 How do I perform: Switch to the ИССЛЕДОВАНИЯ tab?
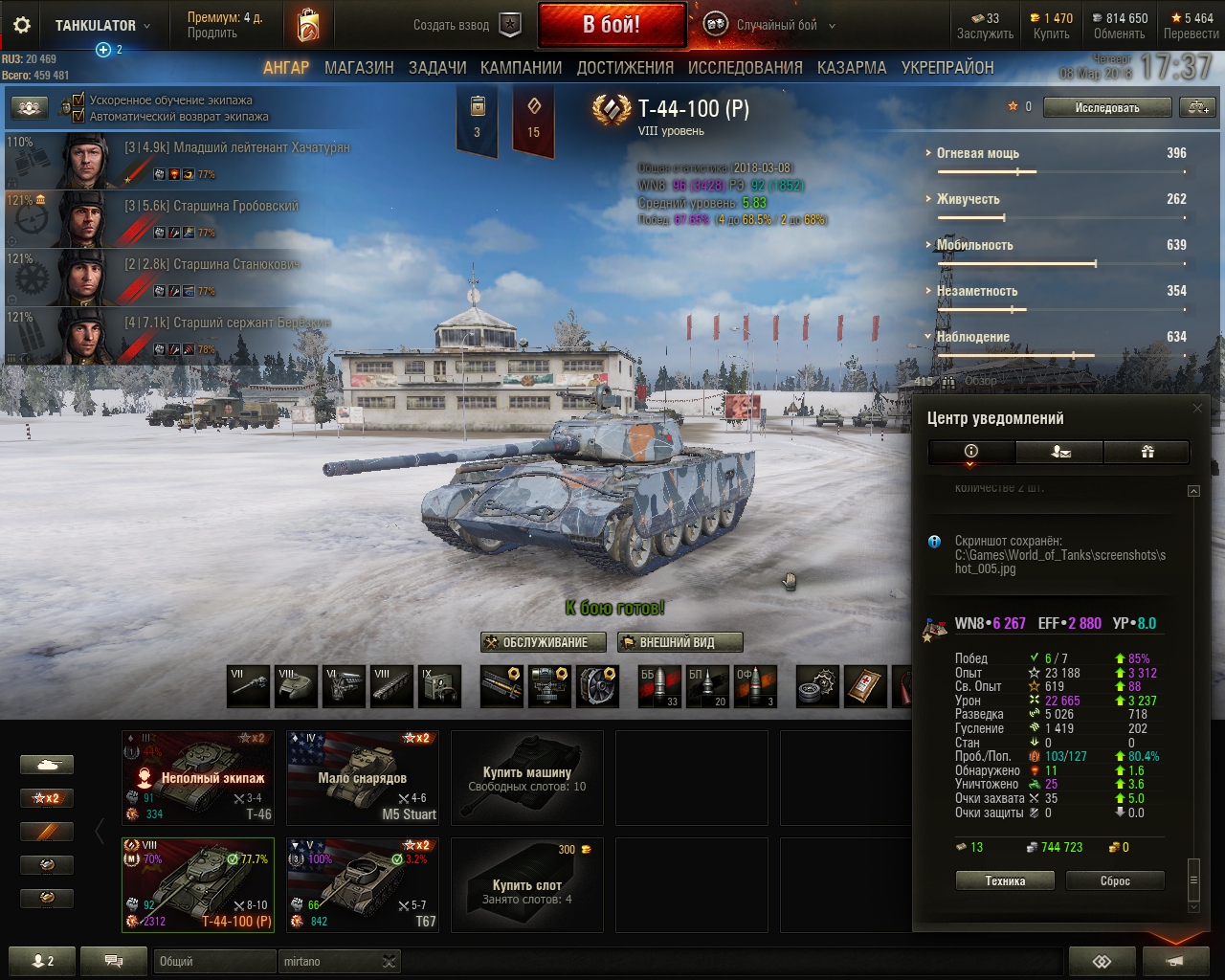pyautogui.click(x=745, y=68)
